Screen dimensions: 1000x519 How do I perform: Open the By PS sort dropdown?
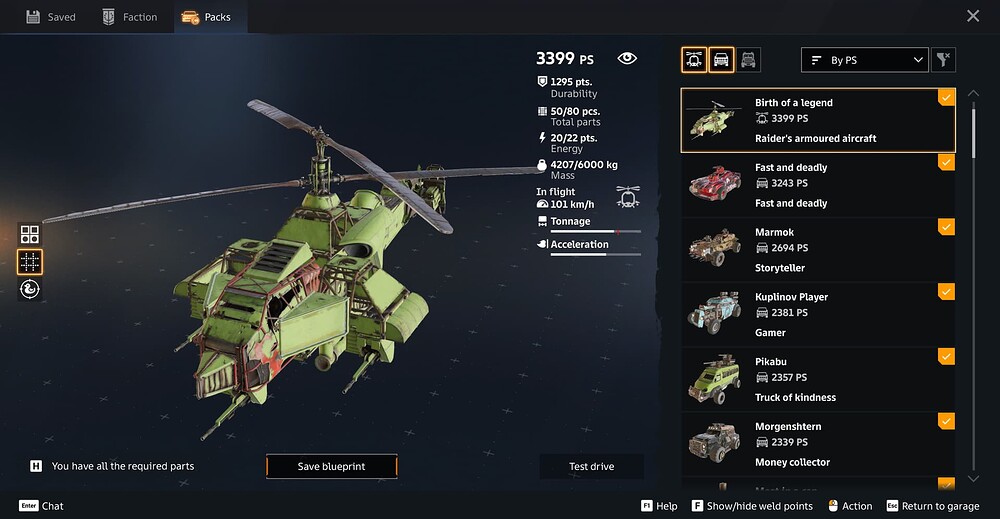865,60
